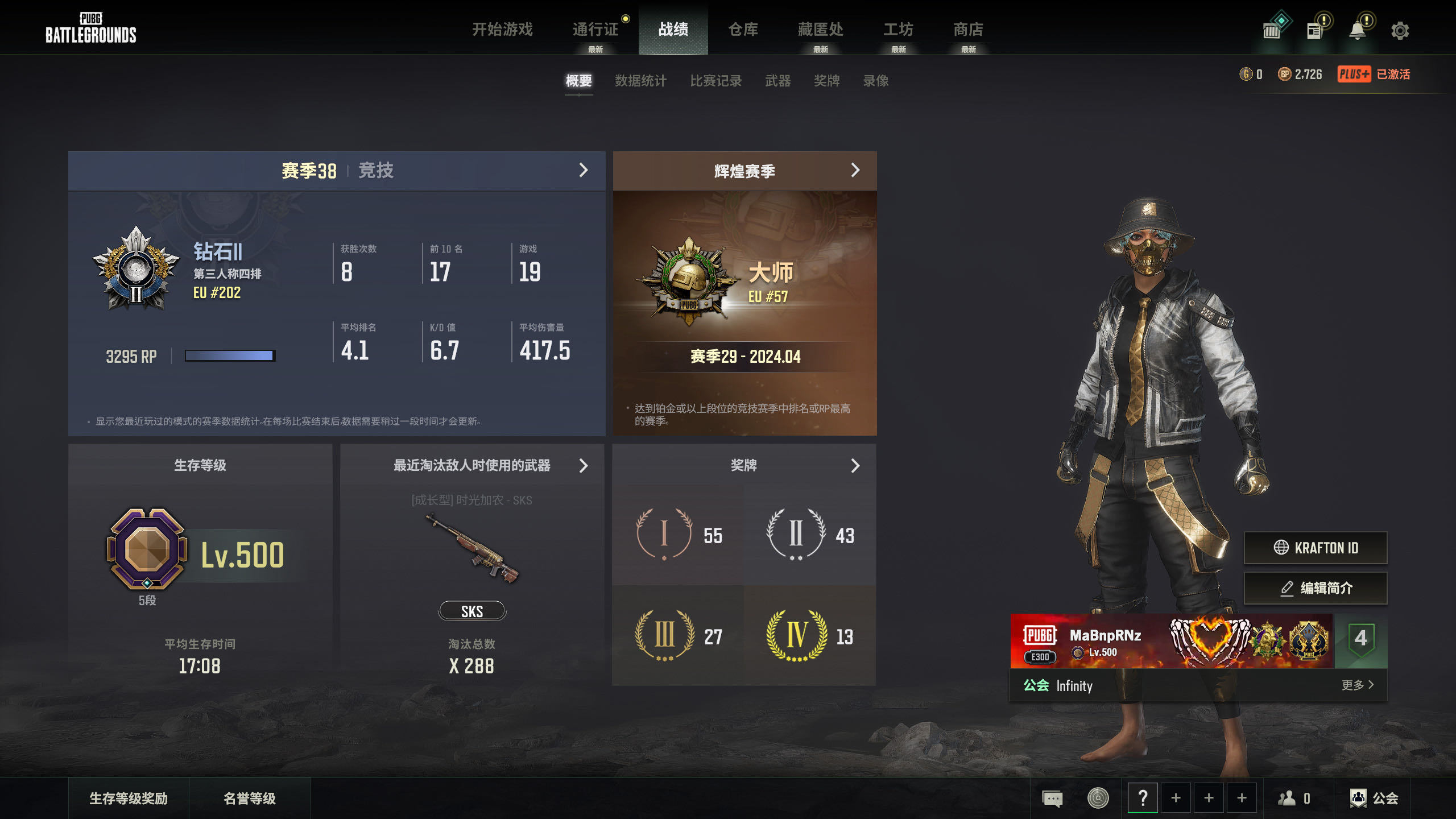Open 生存等级奖励 survival rewards
This screenshot has width=1456, height=819.
[129, 799]
